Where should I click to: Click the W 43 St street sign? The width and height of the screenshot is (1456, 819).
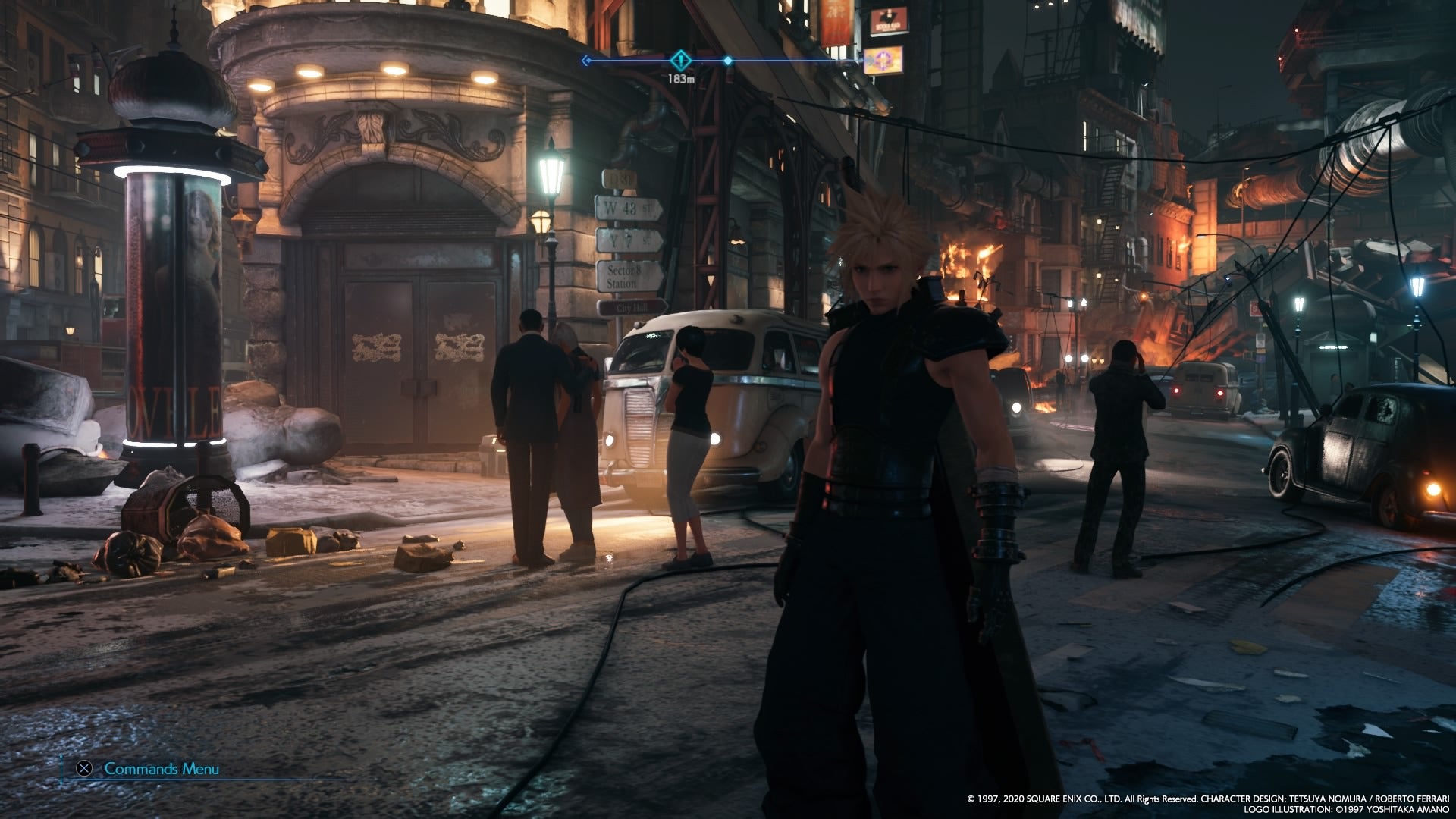(629, 209)
